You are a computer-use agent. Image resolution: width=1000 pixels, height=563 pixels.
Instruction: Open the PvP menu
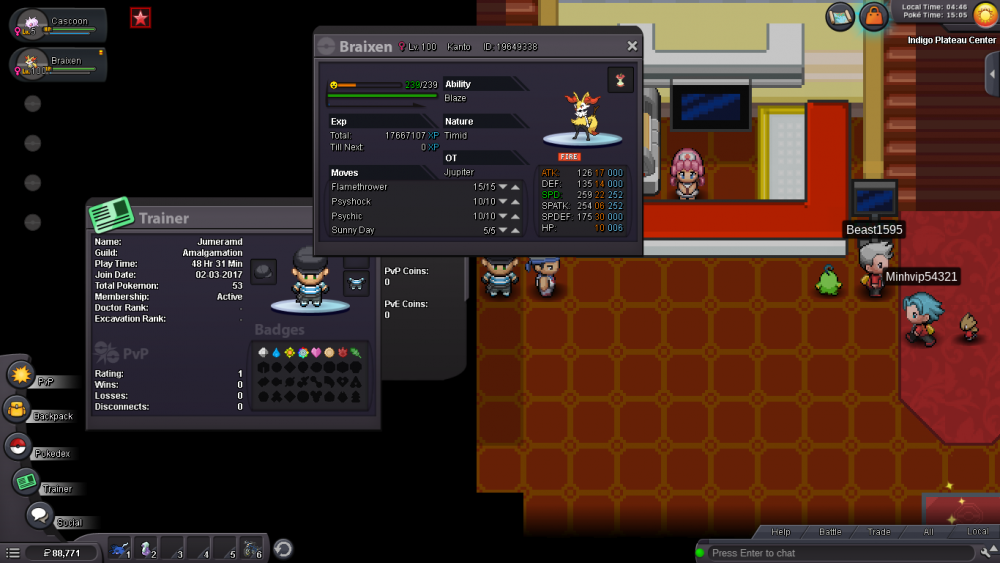21,375
